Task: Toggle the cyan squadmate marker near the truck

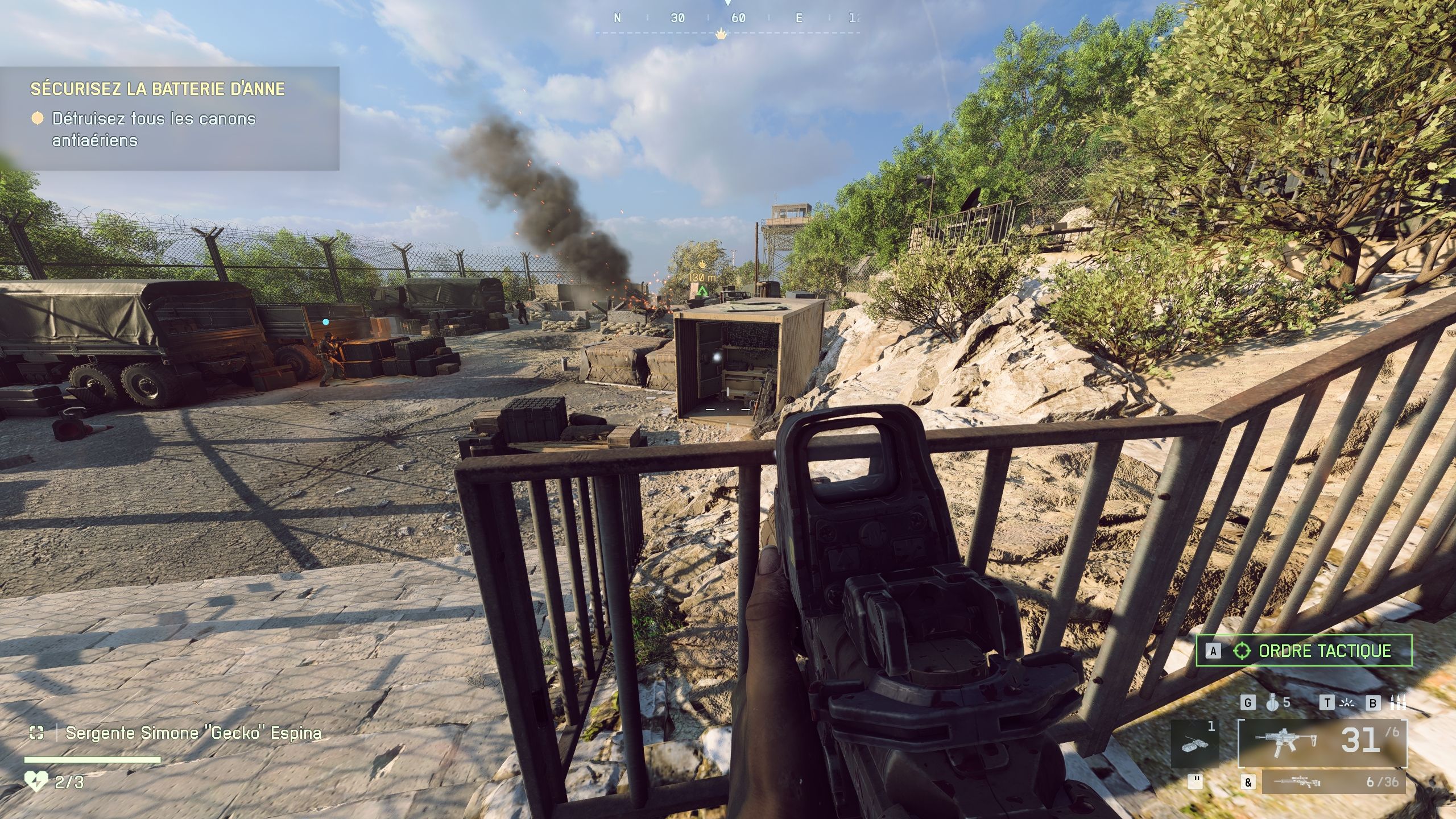Action: coord(325,321)
